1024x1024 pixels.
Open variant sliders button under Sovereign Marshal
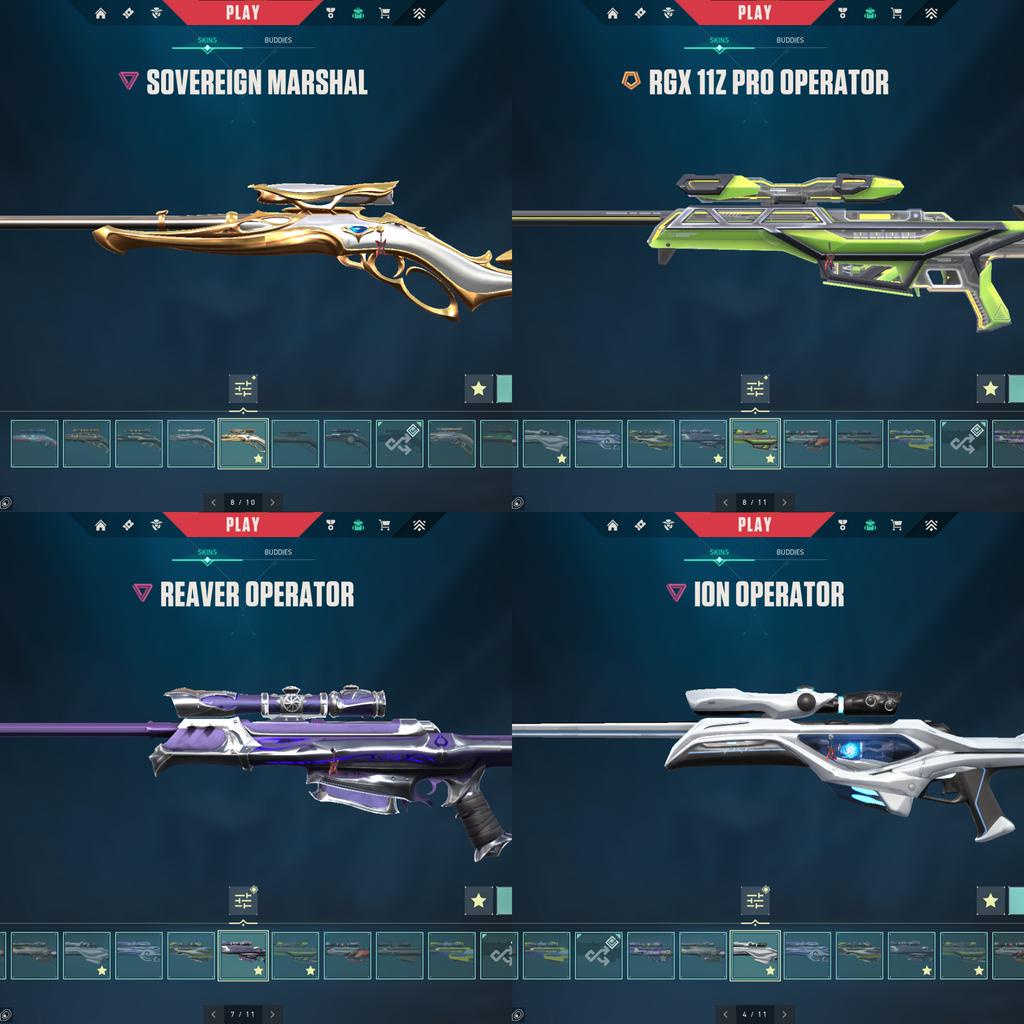(x=243, y=388)
